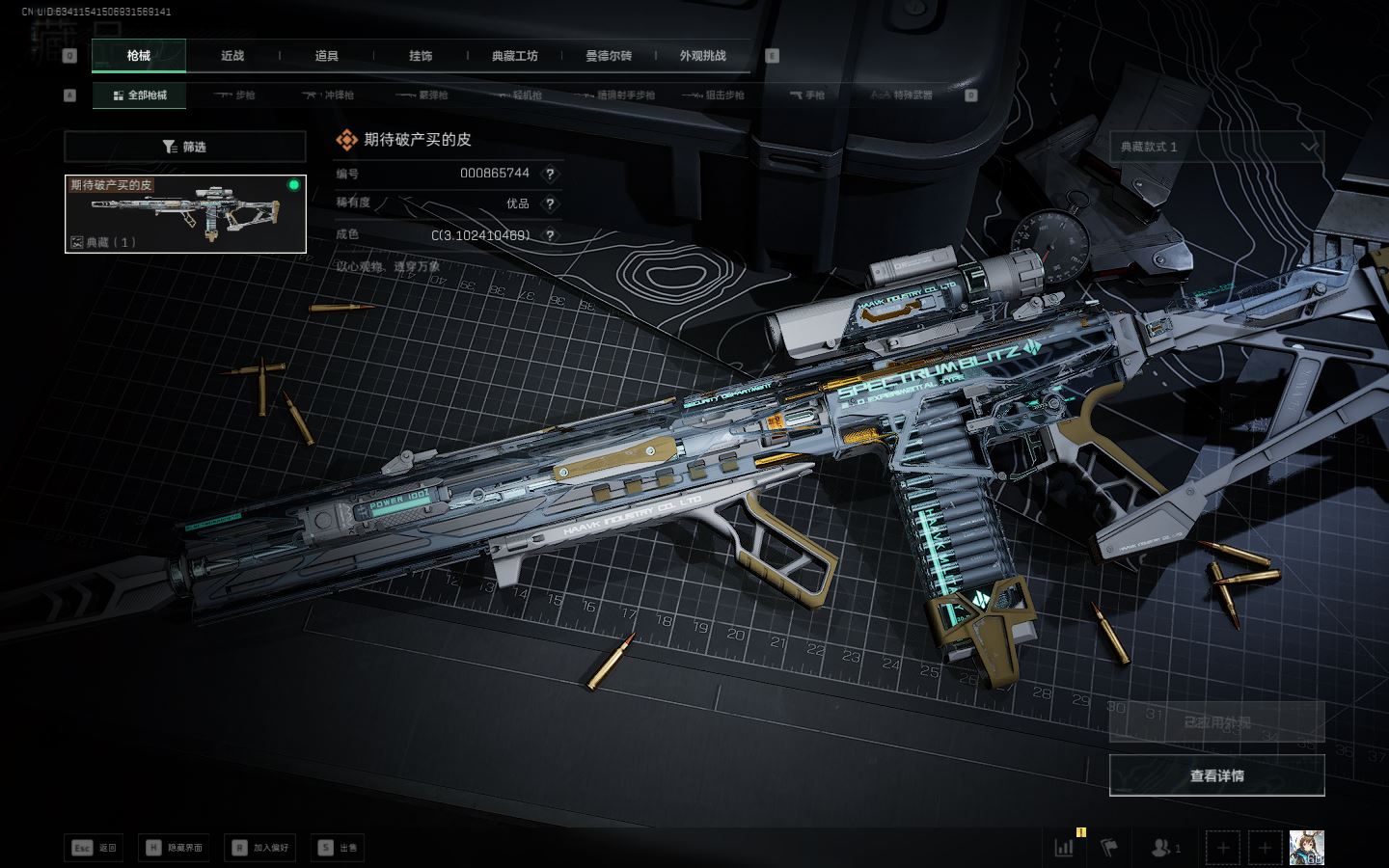Switch to the 近战 melee tab

(232, 56)
